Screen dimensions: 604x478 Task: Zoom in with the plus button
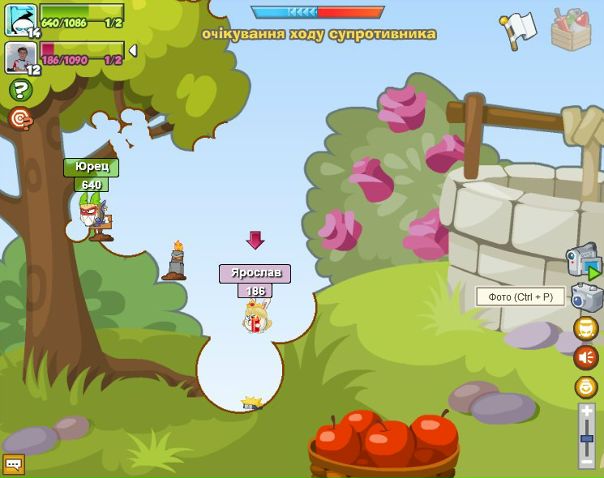pyautogui.click(x=587, y=410)
